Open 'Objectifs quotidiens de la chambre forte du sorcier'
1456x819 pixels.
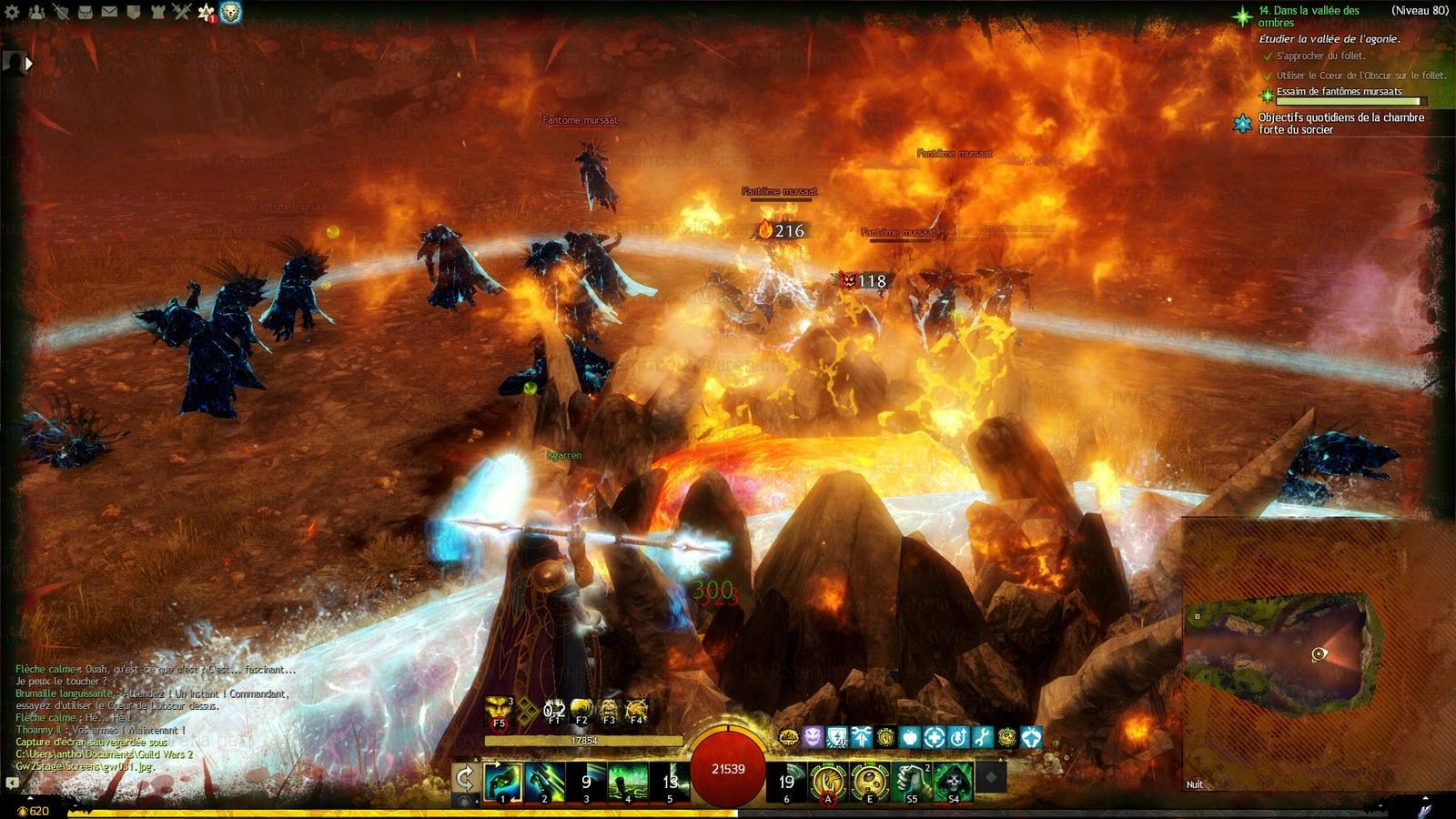tap(1340, 123)
